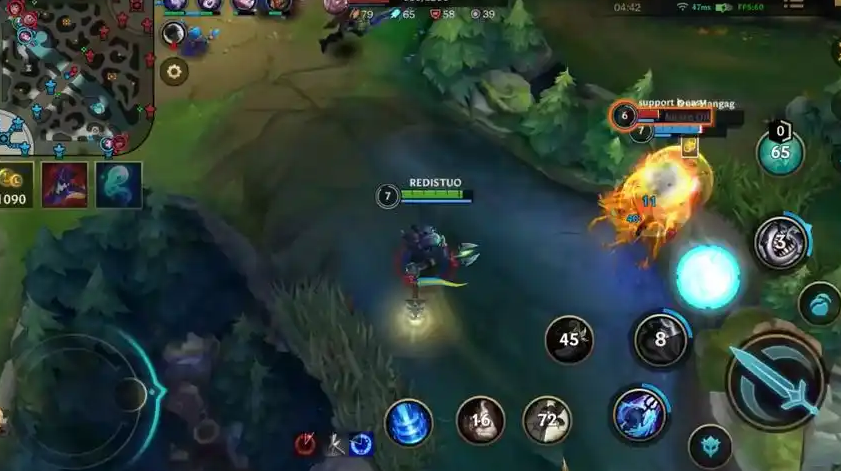This screenshot has height=471, width=841.
Task: Cast the blue trident ability
Action: [x=641, y=415]
